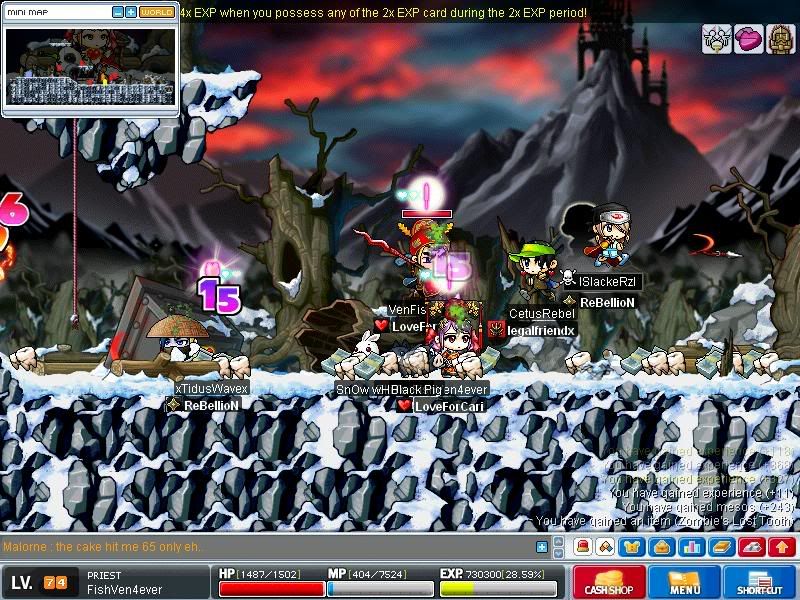Click the red siren quickbar button
The height and width of the screenshot is (600, 800).
pos(582,547)
